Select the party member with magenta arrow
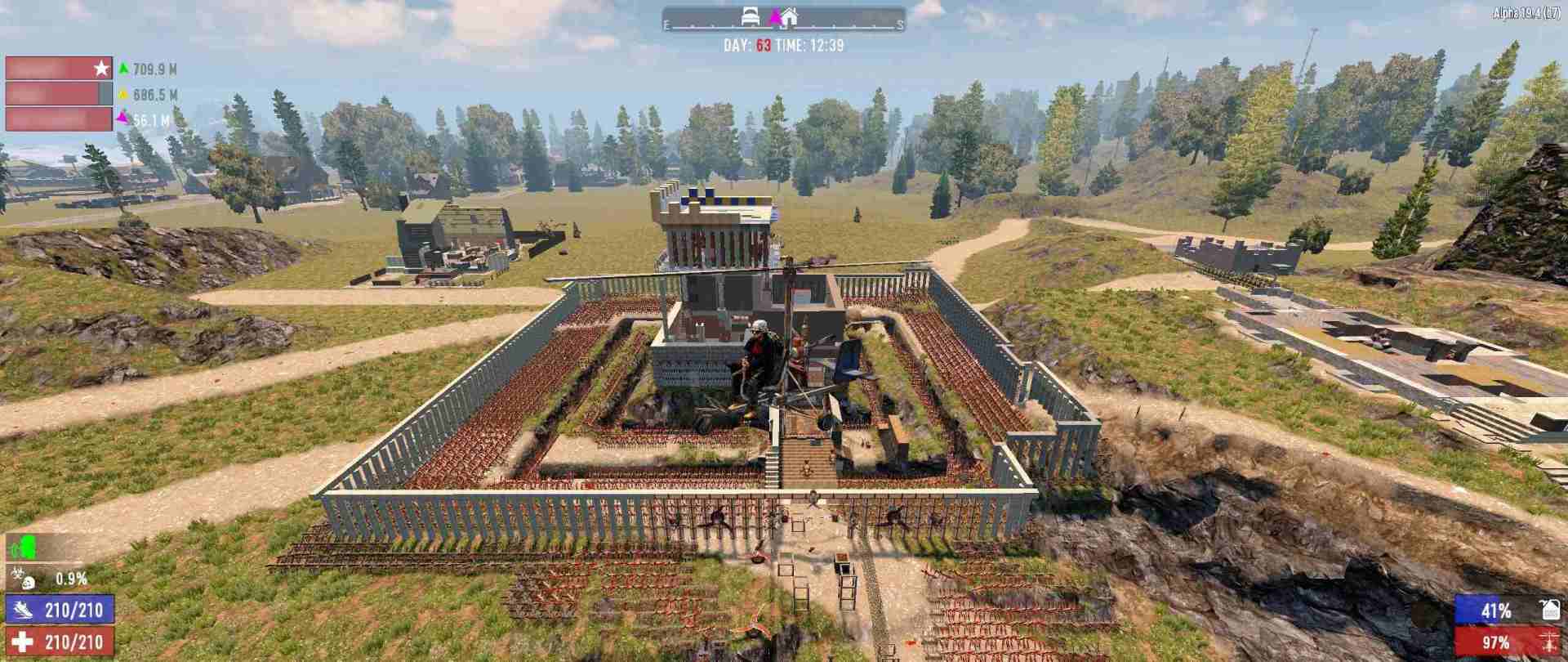The width and height of the screenshot is (1568, 662). coord(59,119)
